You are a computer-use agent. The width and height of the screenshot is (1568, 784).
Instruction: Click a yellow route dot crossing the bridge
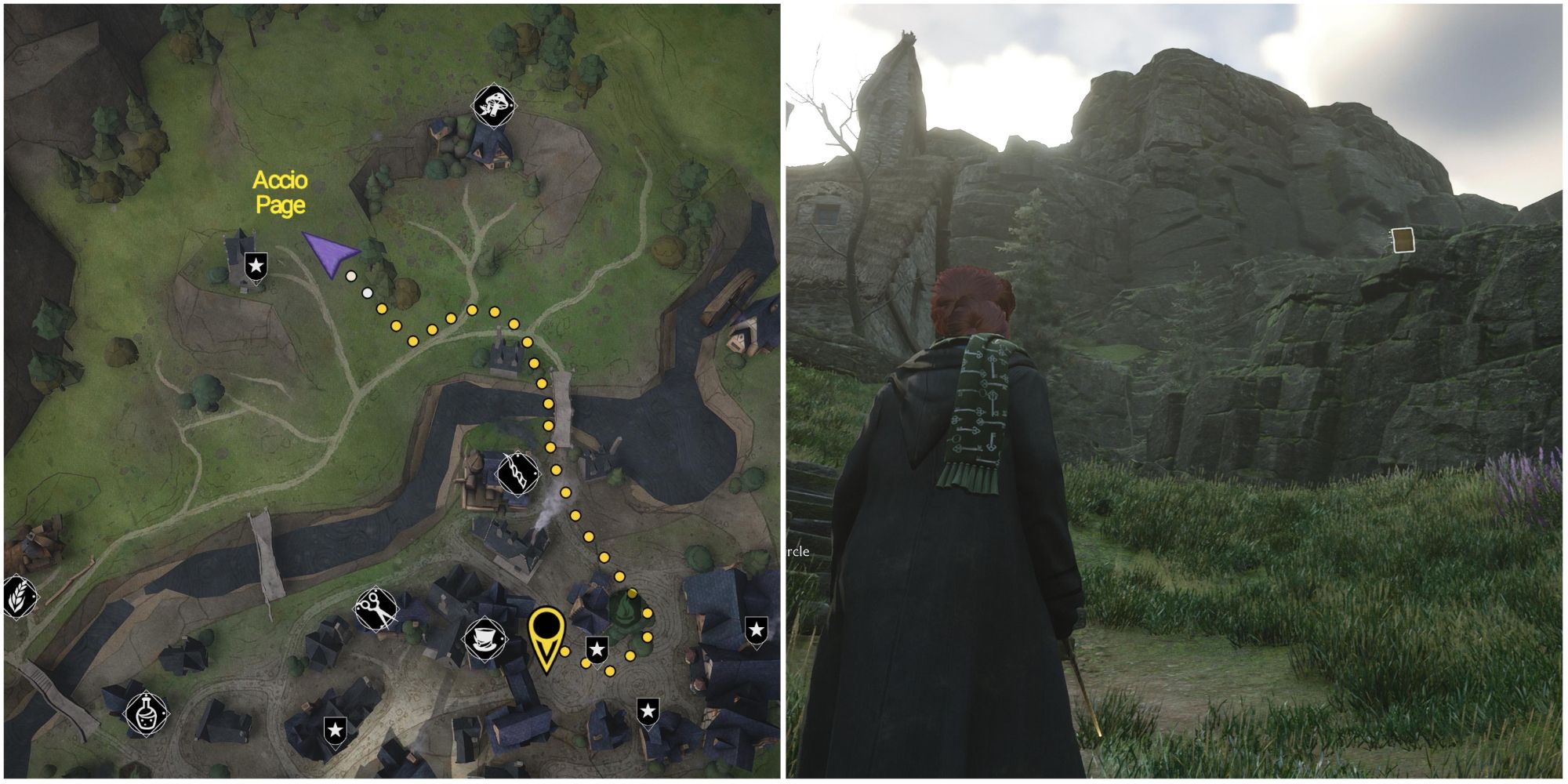tap(549, 404)
